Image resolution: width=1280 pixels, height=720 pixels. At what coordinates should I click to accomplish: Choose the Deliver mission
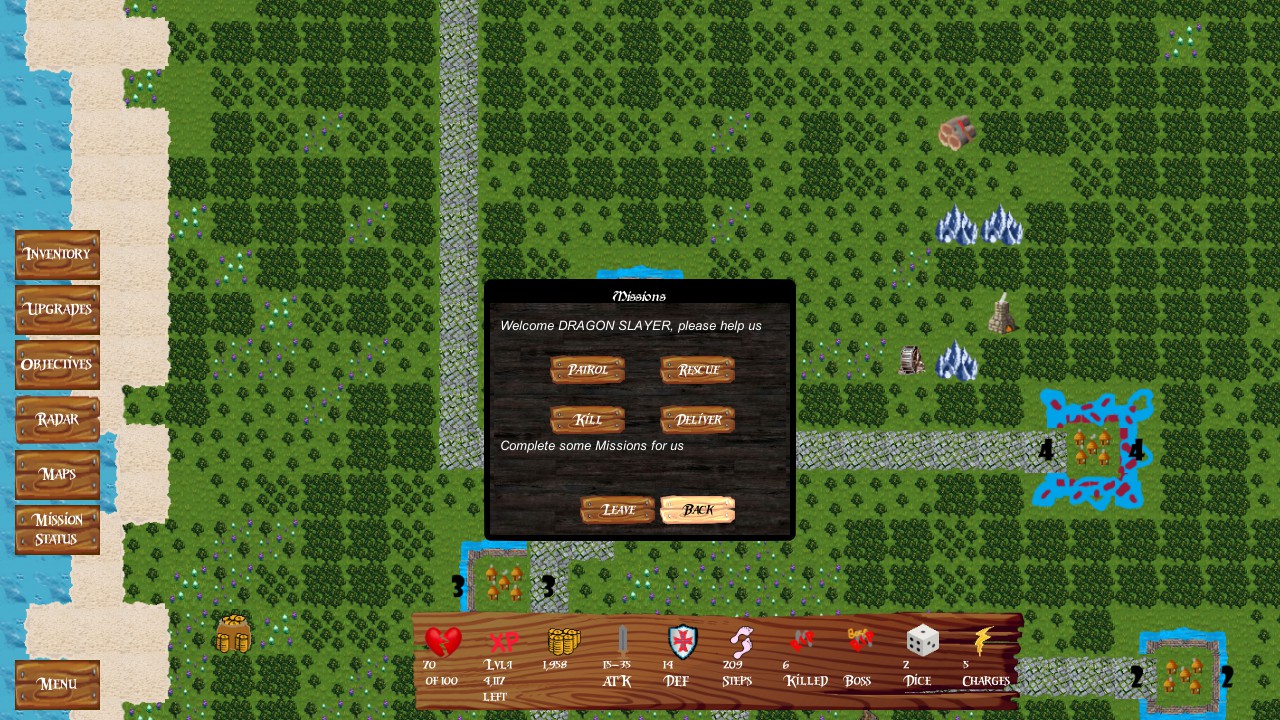696,420
